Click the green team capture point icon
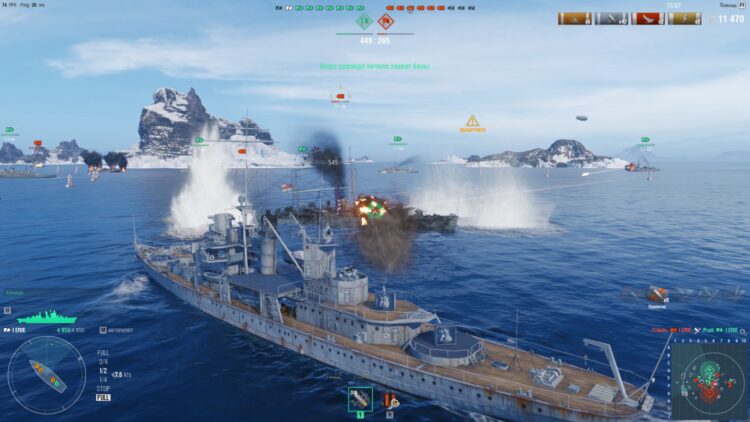Image resolution: width=750 pixels, height=422 pixels. pyautogui.click(x=363, y=20)
